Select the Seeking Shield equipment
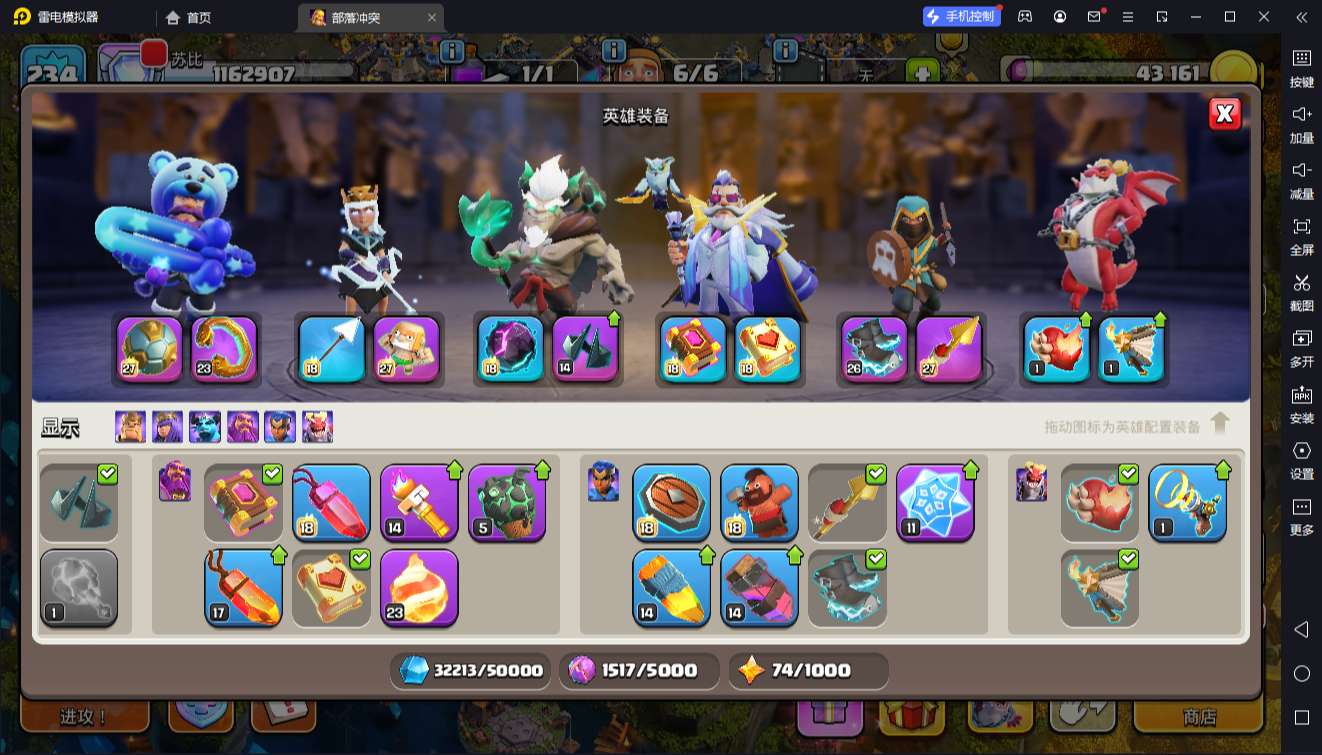1322x755 pixels. coord(671,502)
